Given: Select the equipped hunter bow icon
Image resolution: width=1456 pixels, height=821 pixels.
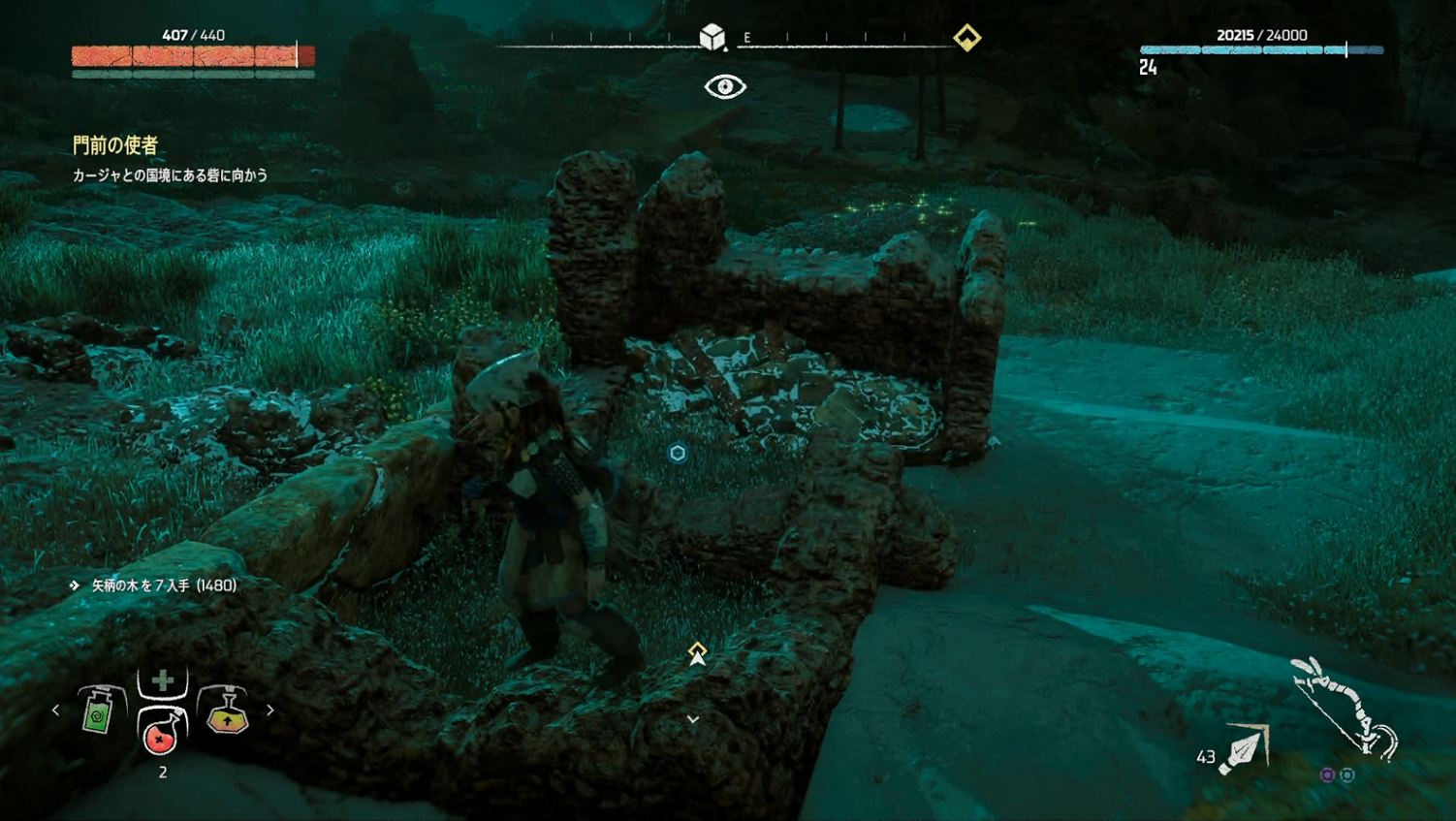Looking at the screenshot, I should click(x=1345, y=707).
